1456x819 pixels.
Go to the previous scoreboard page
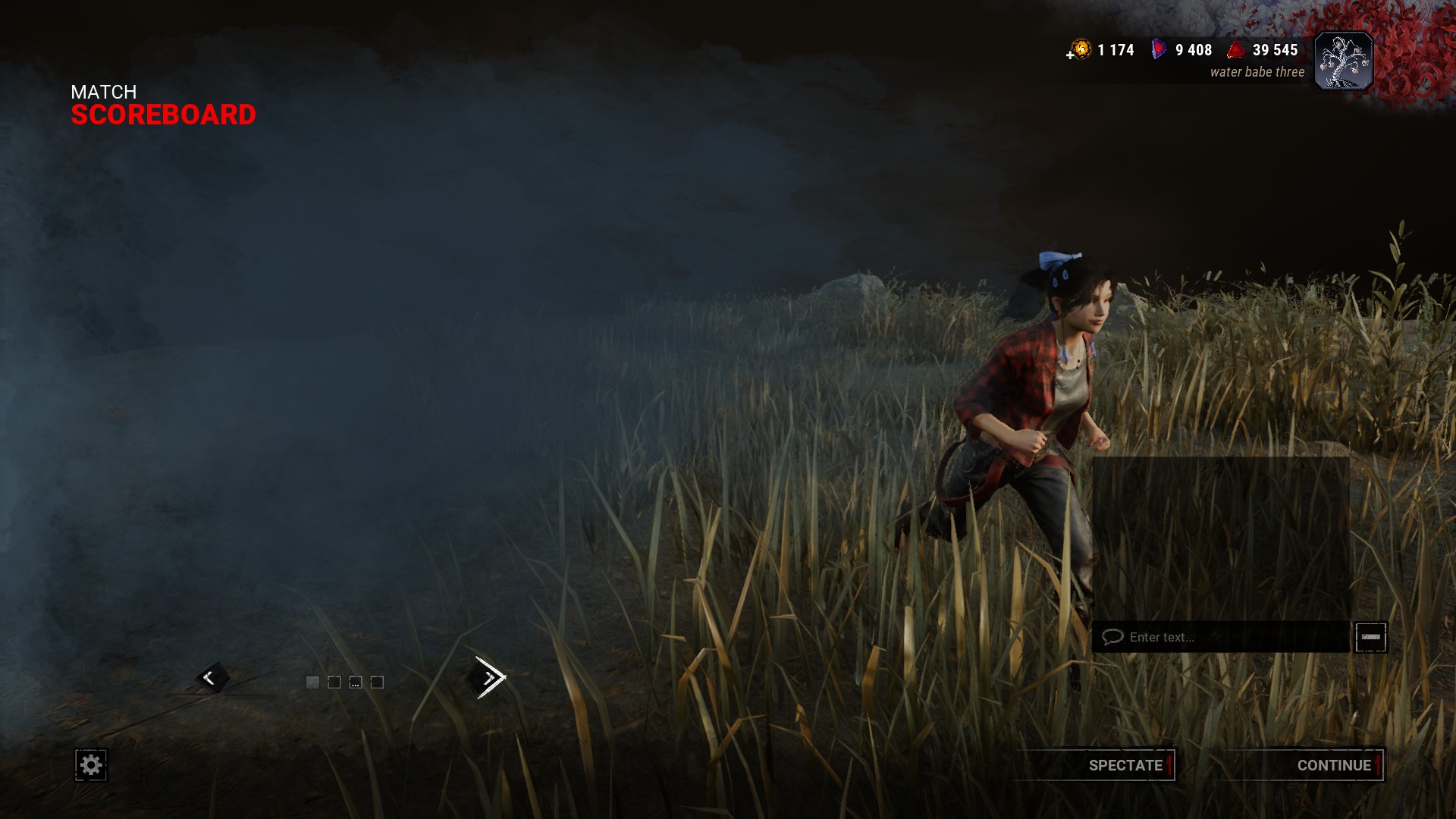[210, 678]
